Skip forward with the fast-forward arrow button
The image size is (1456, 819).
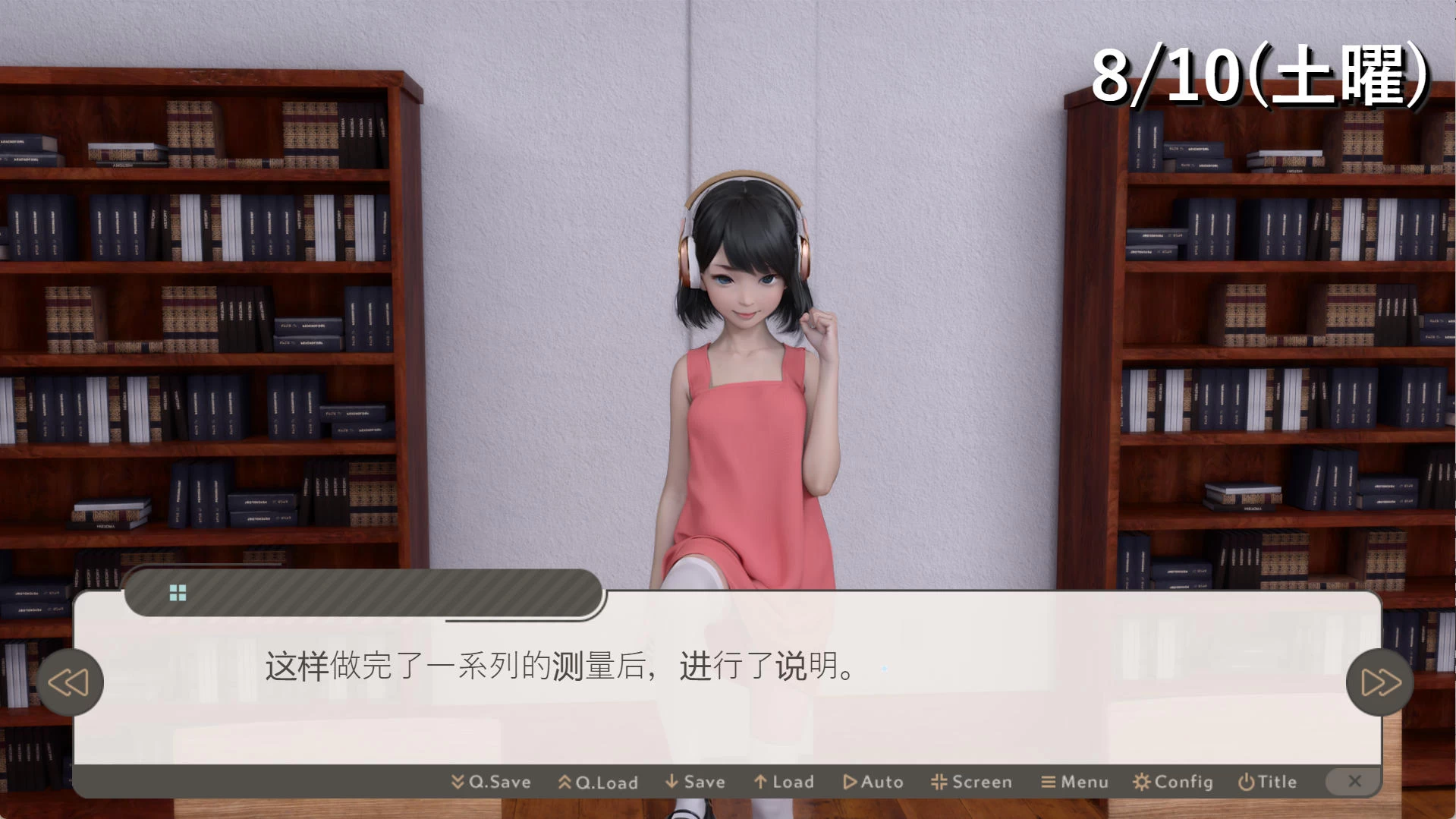point(1379,682)
